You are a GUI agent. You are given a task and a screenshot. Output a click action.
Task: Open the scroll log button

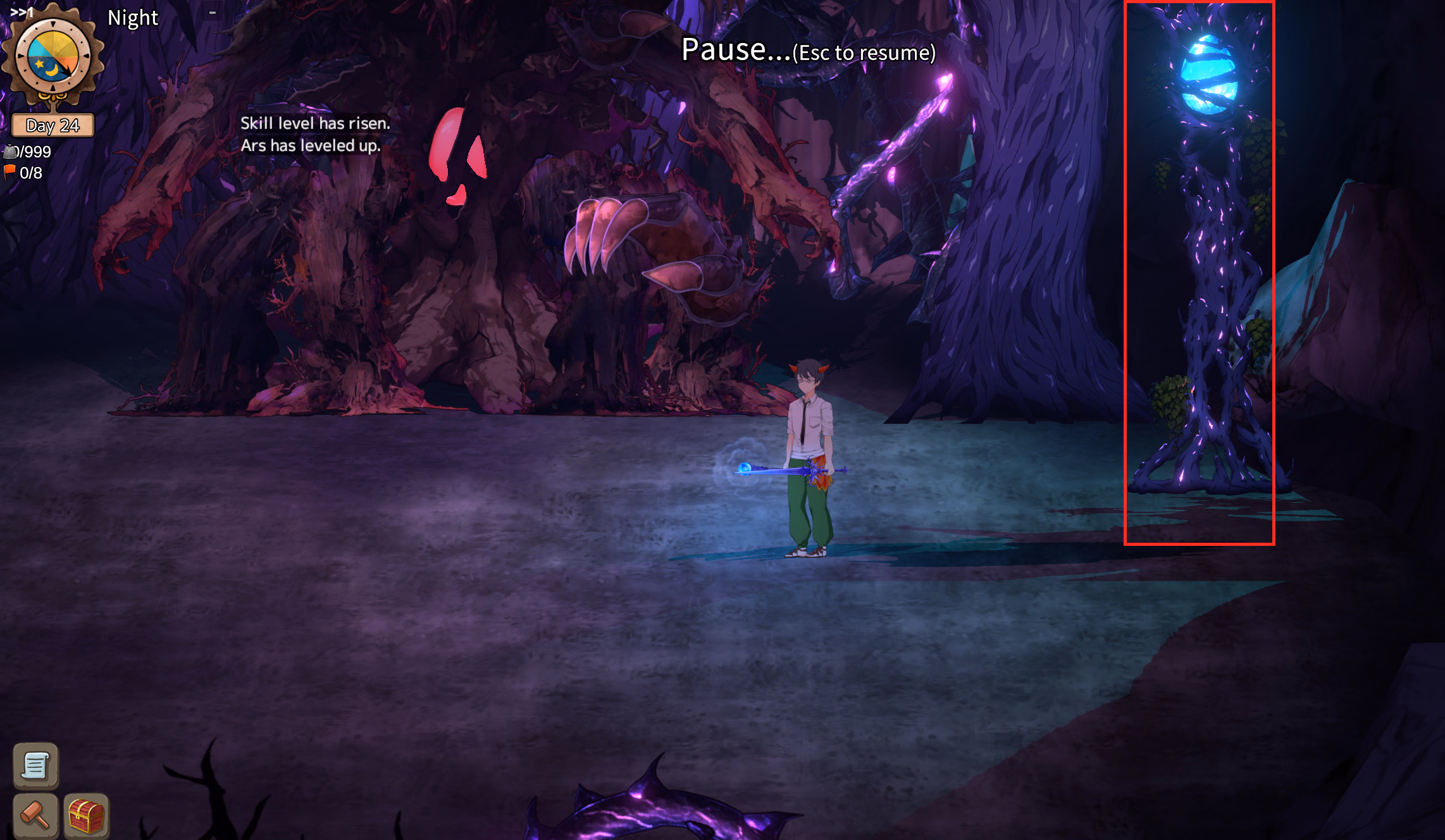[35, 765]
